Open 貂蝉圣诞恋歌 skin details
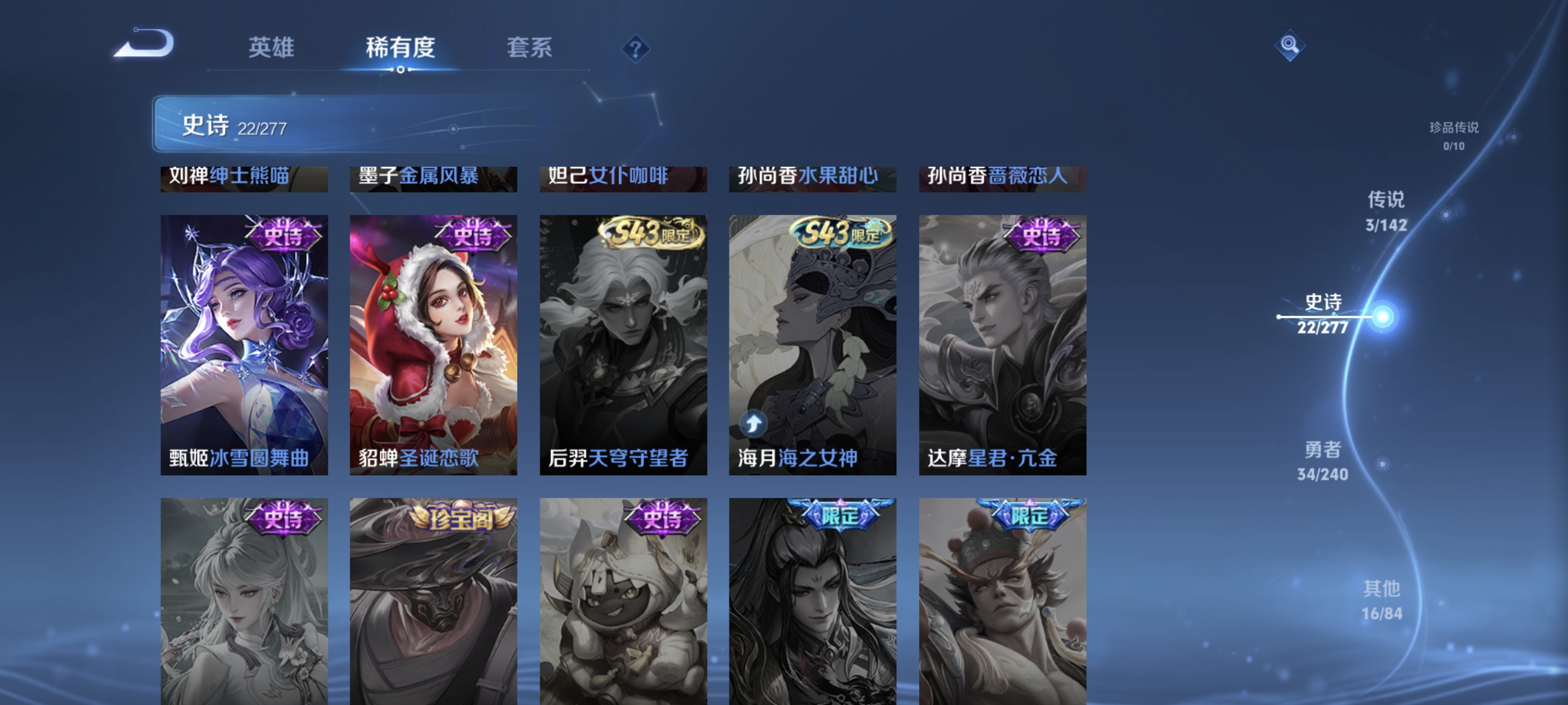This screenshot has height=705, width=1568. pos(433,341)
